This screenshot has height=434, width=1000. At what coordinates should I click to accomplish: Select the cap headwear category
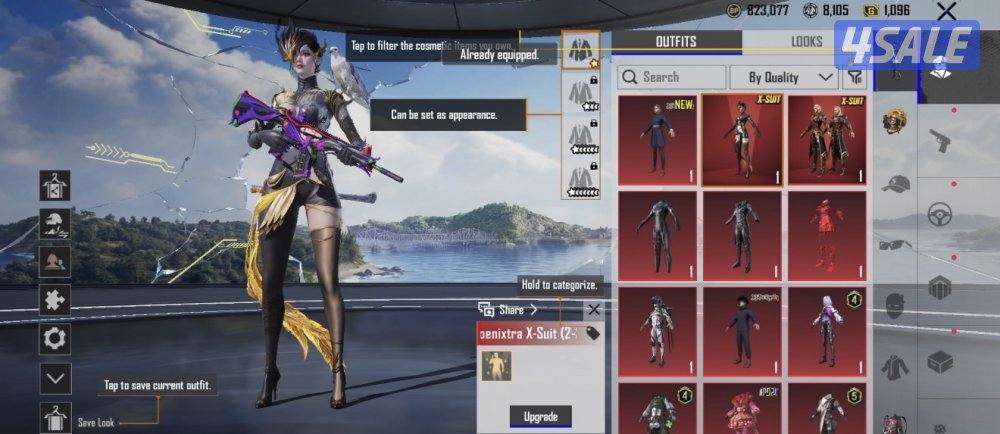click(x=895, y=184)
